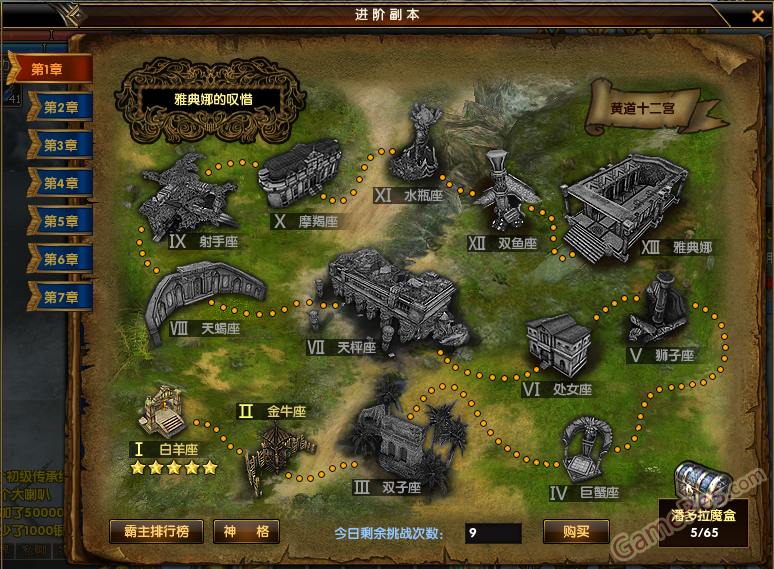The width and height of the screenshot is (774, 569).
Task: Select the 第4章 chapter tab
Action: [60, 183]
